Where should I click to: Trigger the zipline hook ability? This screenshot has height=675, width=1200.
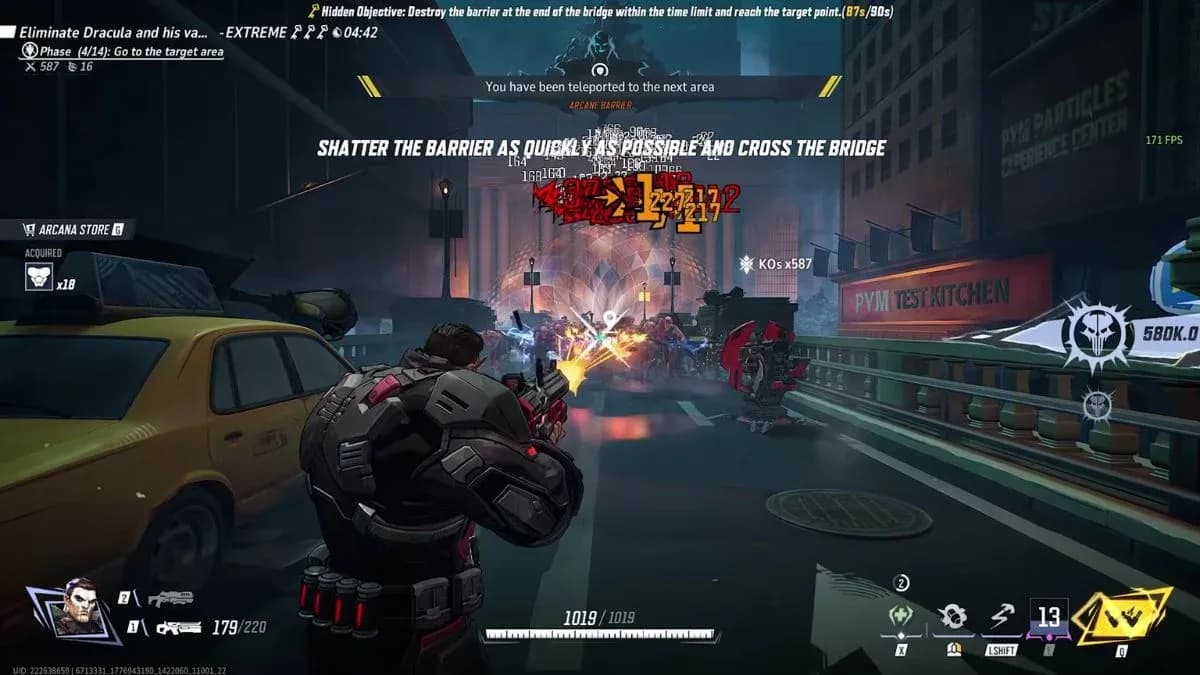pos(1000,618)
